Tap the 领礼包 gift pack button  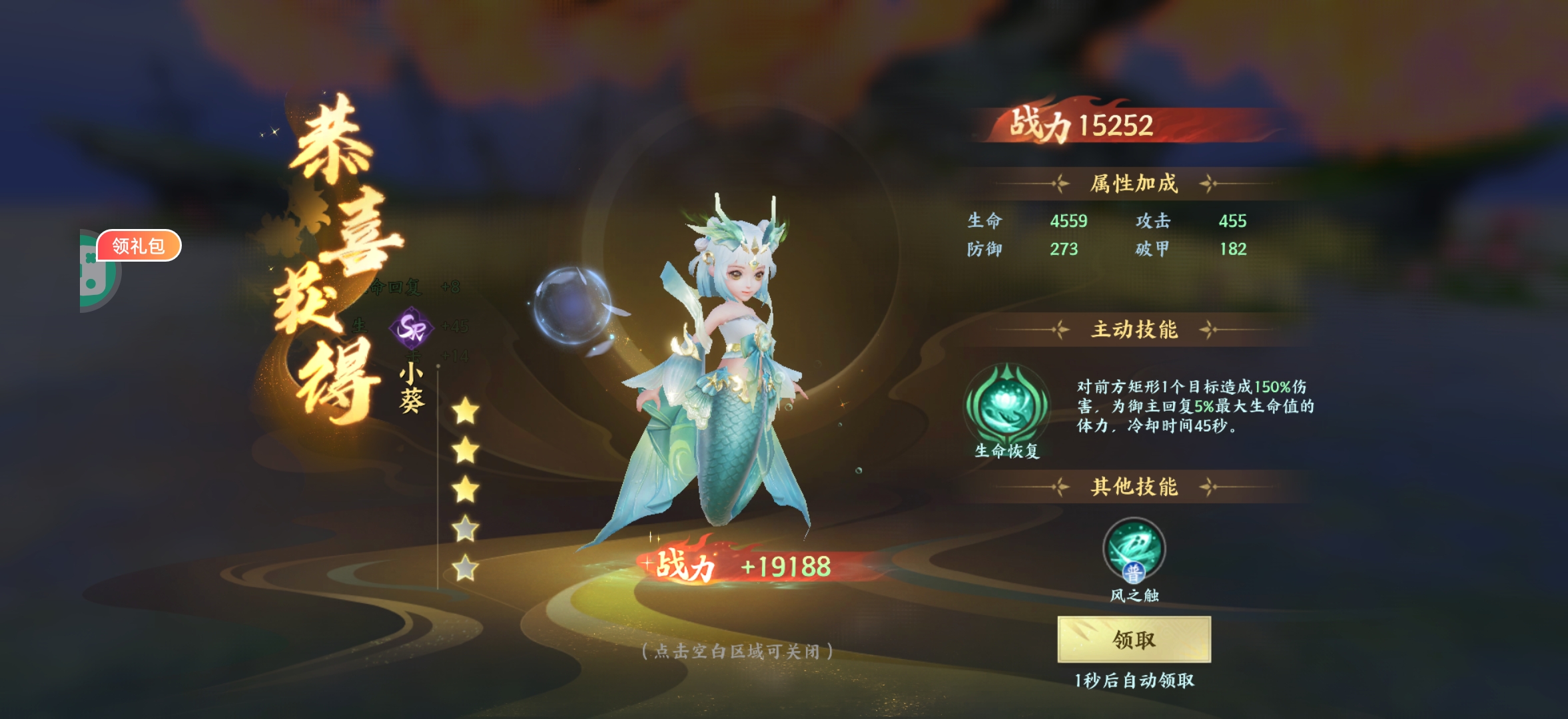coord(139,245)
